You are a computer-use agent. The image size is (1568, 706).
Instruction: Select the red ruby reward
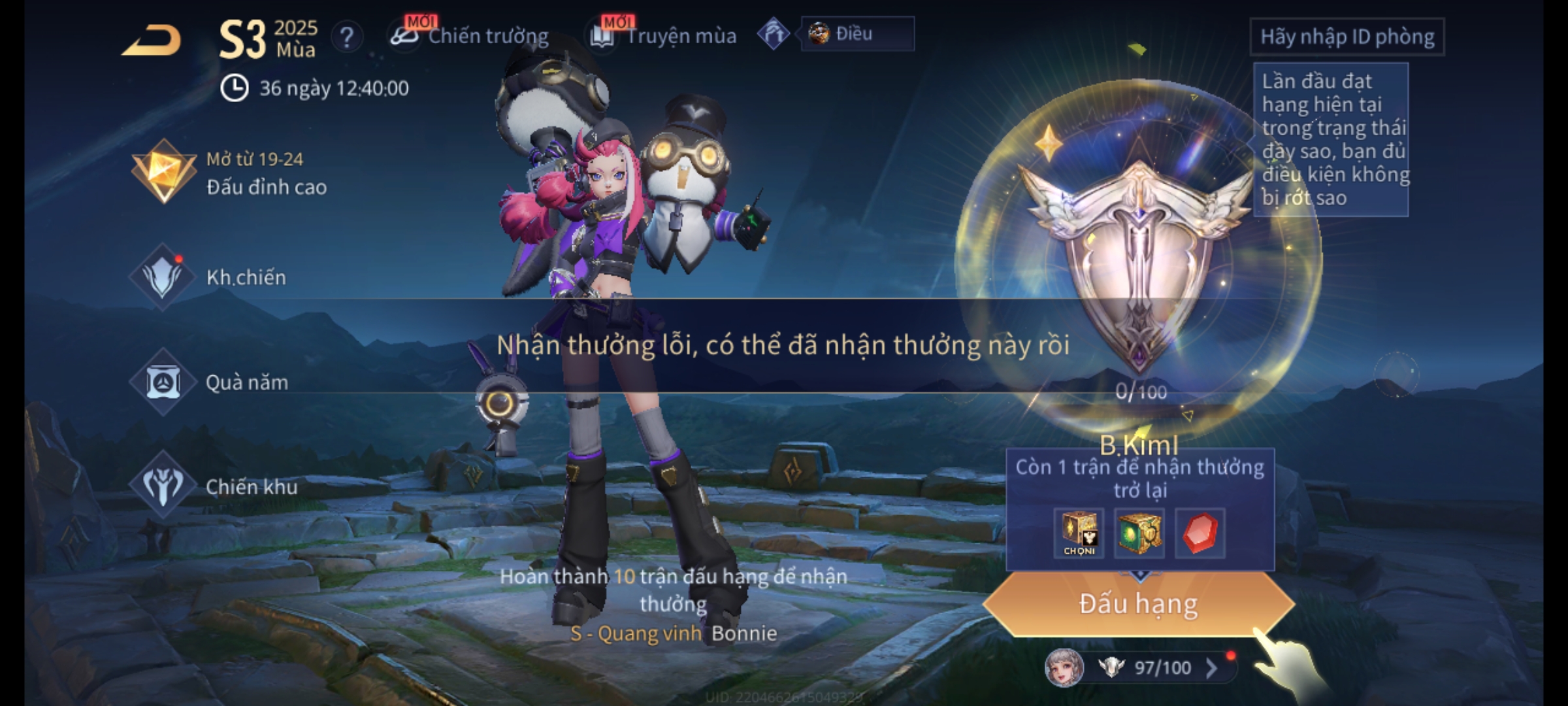pos(1200,533)
